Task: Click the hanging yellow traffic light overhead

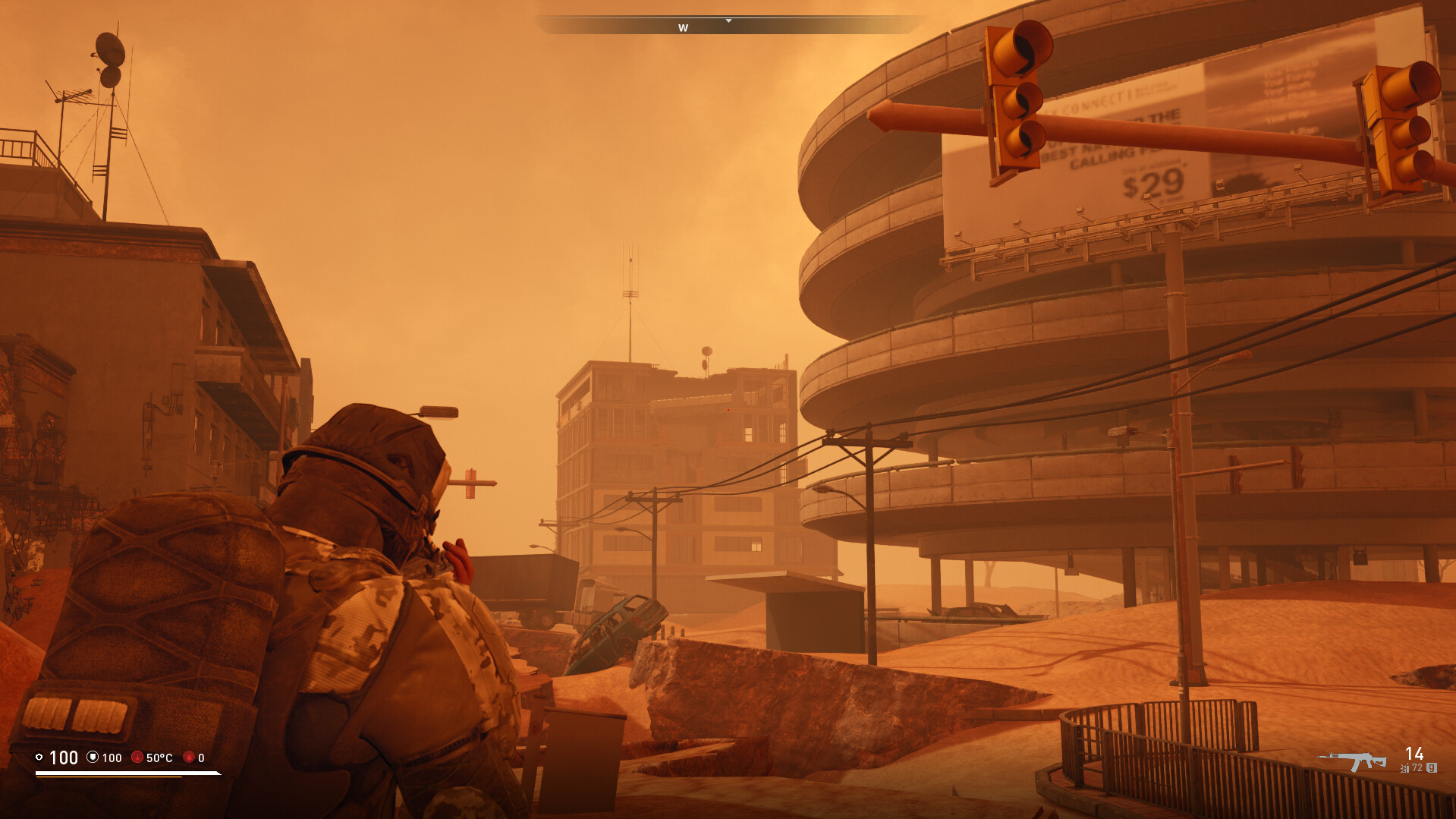Action: point(1017,102)
